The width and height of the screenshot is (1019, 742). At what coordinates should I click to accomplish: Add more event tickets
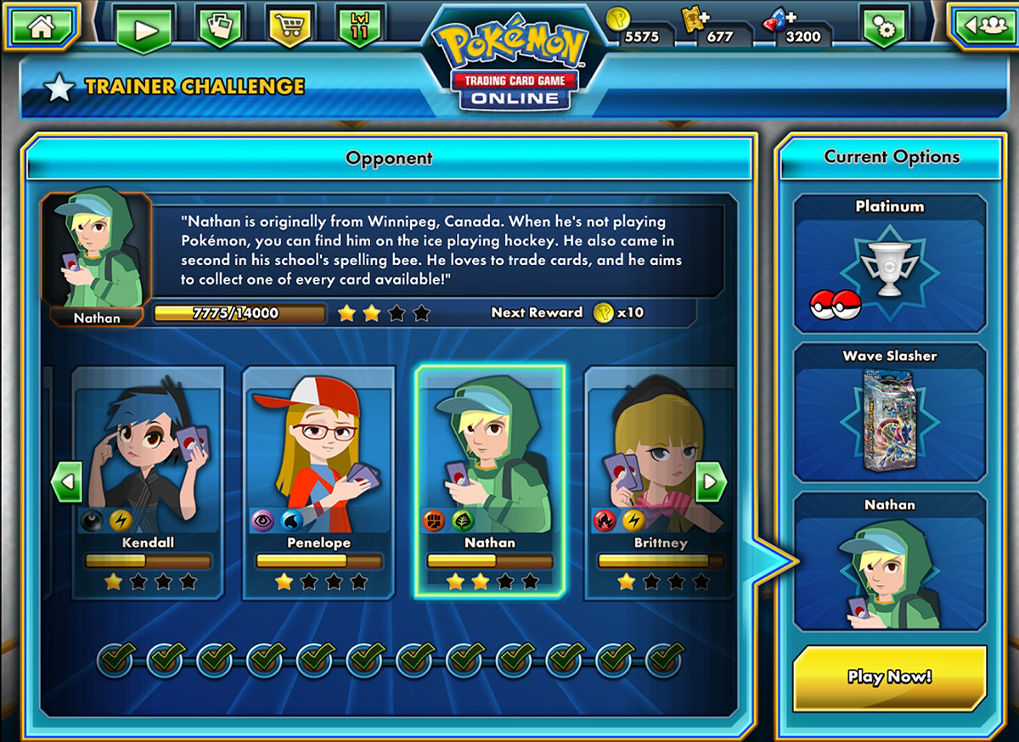(x=692, y=19)
